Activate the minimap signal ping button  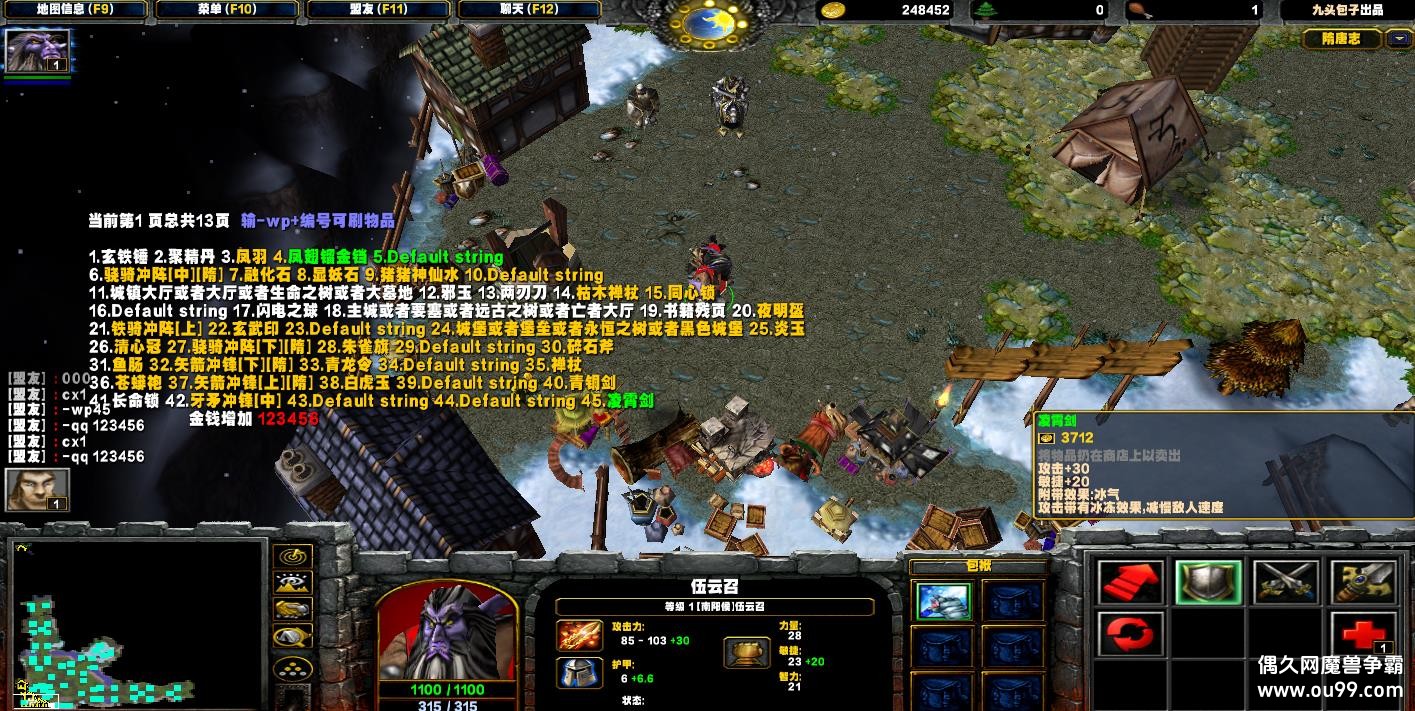pyautogui.click(x=292, y=557)
